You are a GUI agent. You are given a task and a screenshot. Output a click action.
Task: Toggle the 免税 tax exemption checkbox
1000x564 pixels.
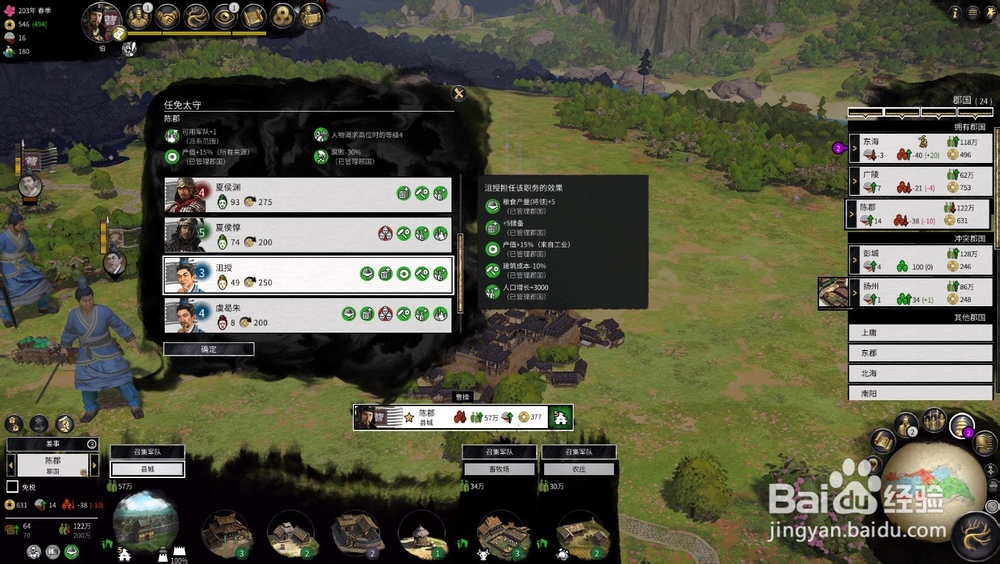pos(13,487)
